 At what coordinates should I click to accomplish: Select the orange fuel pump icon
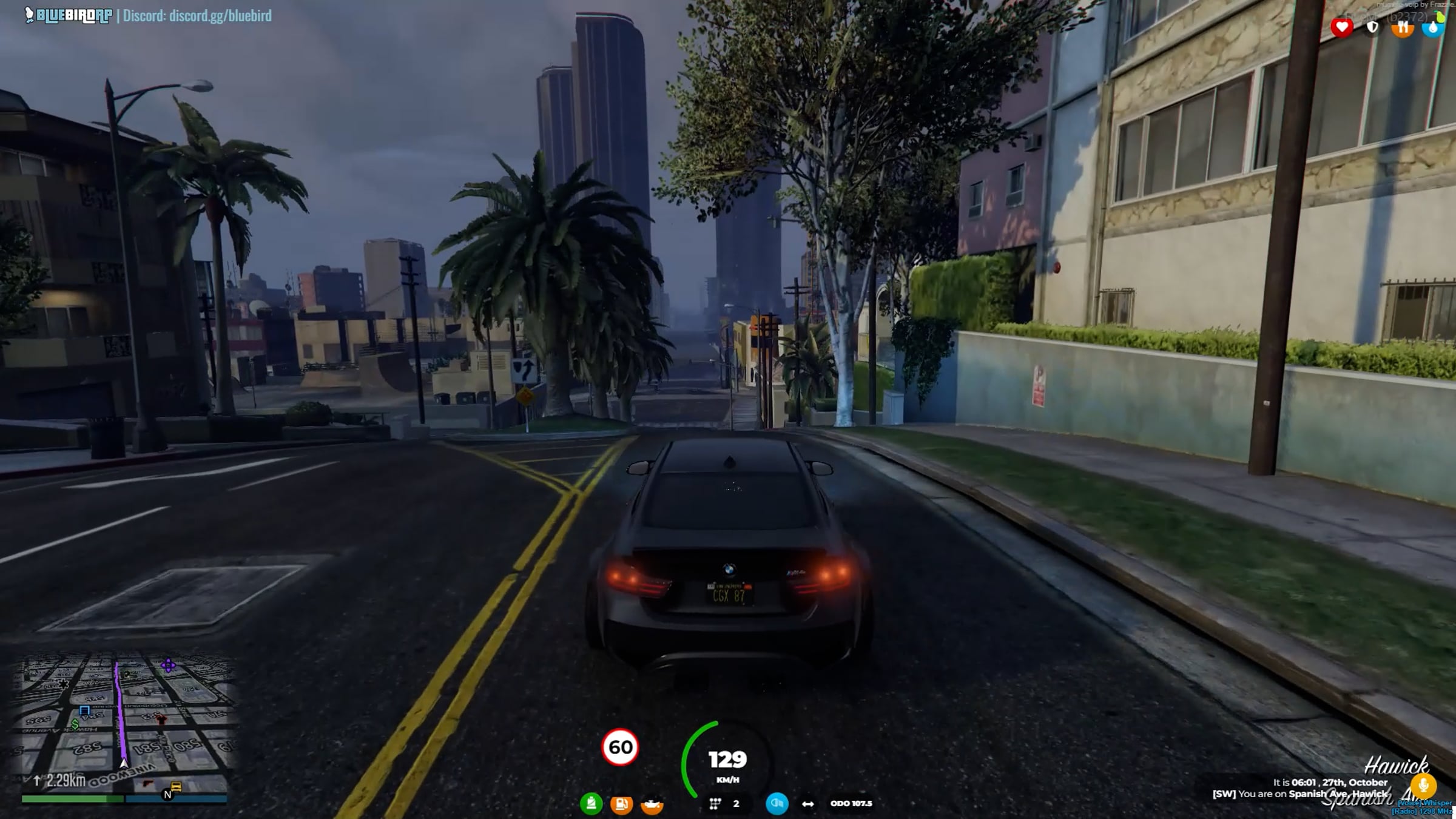[621, 804]
